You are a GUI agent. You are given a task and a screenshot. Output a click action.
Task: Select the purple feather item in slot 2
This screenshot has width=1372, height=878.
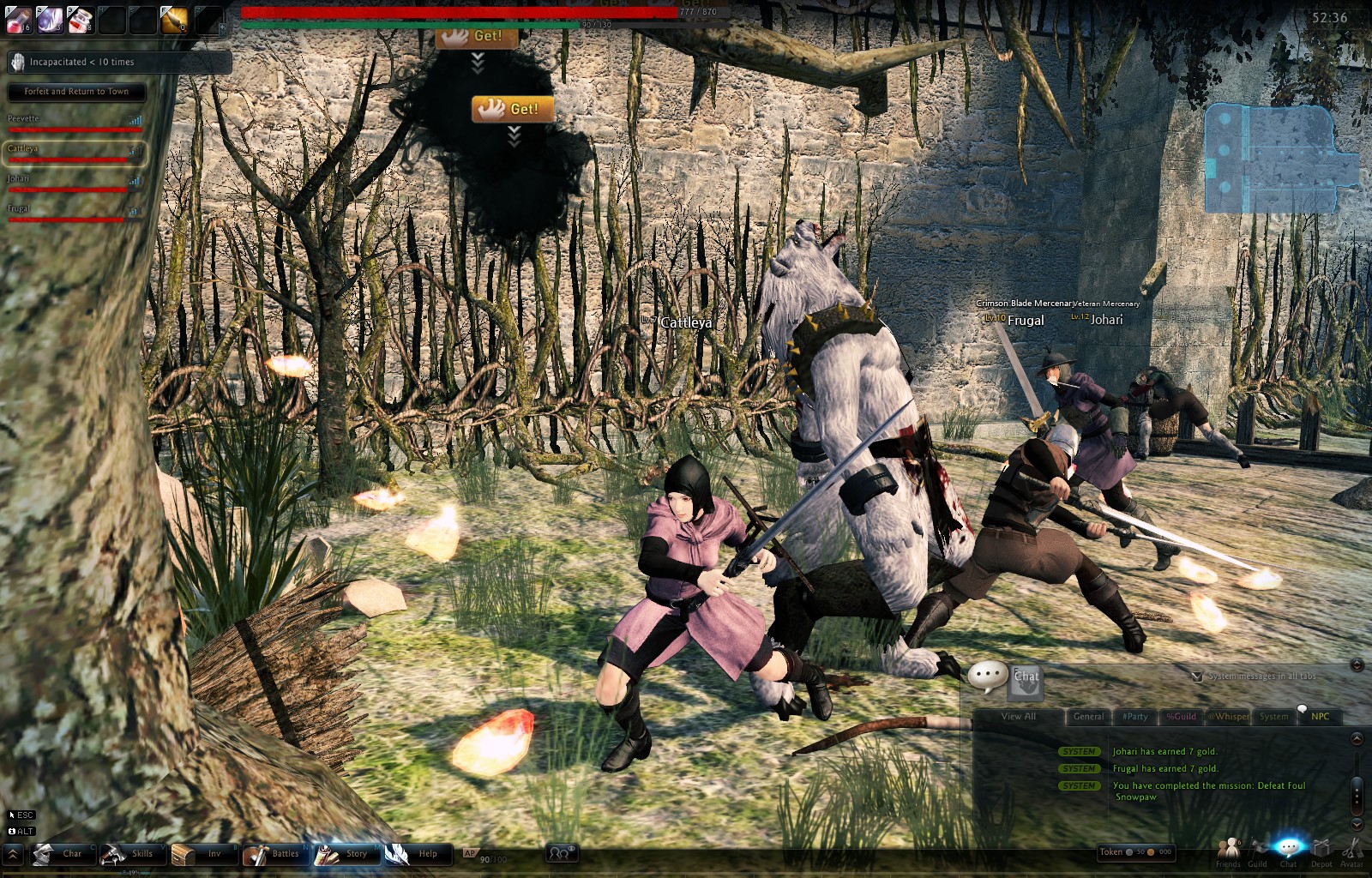click(x=50, y=20)
